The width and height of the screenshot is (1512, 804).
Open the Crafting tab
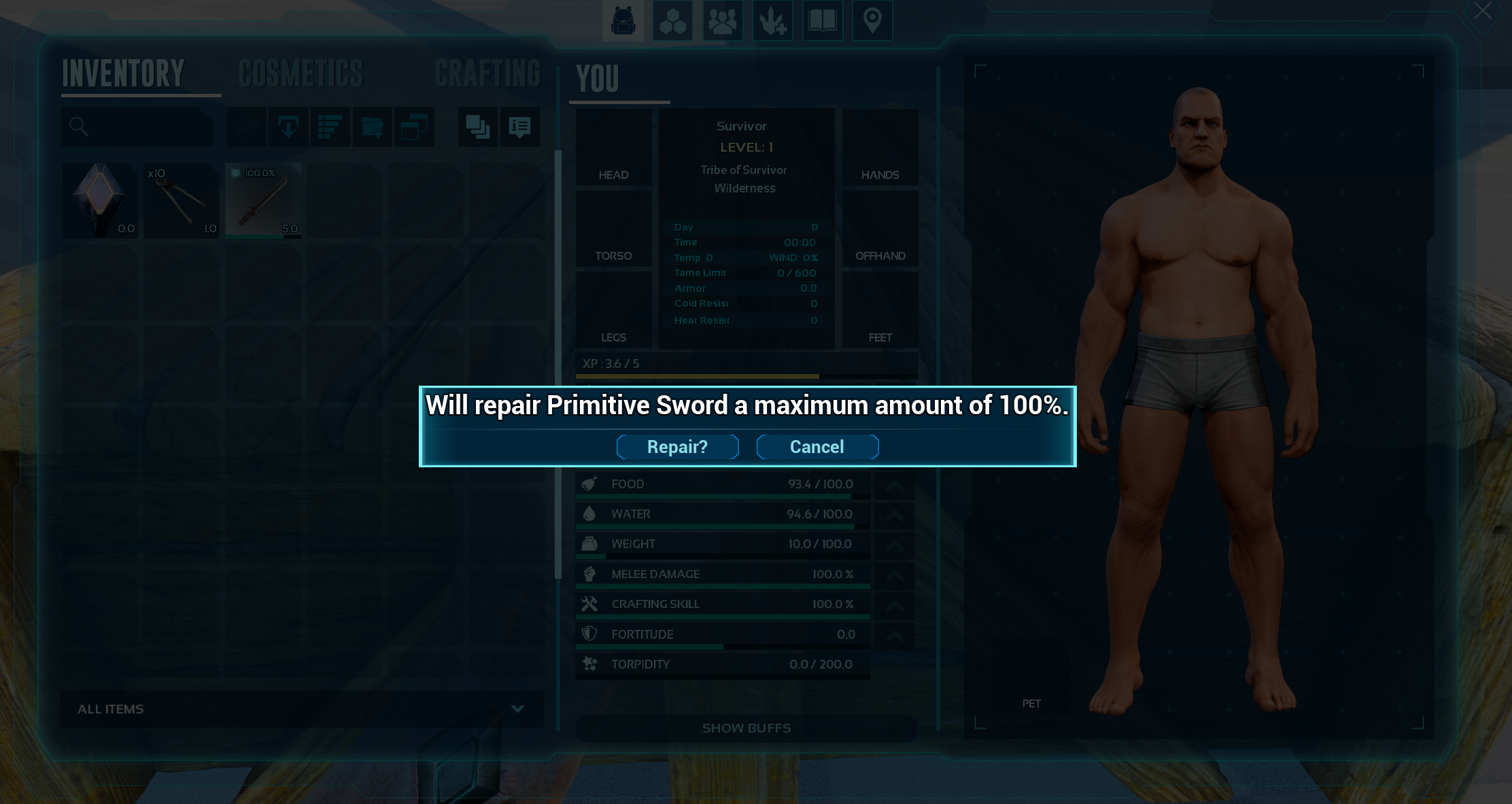coord(487,73)
